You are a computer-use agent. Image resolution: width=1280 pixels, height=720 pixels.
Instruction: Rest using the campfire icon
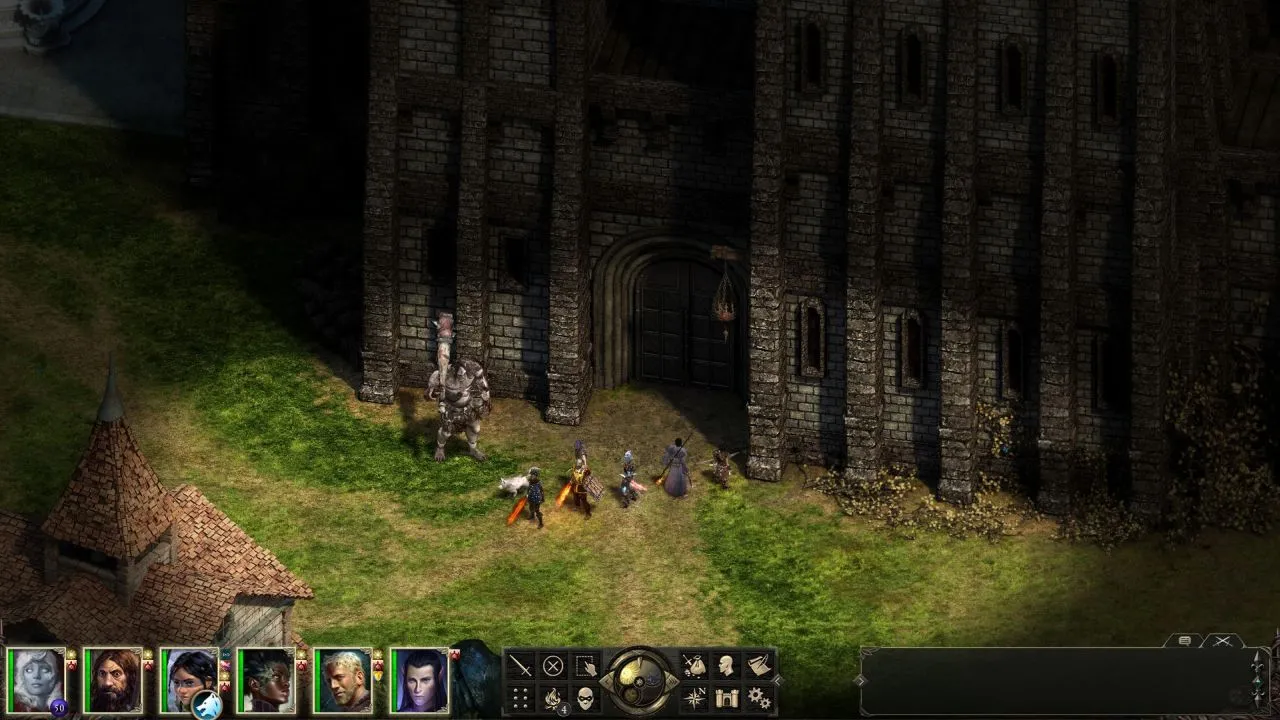click(x=553, y=698)
